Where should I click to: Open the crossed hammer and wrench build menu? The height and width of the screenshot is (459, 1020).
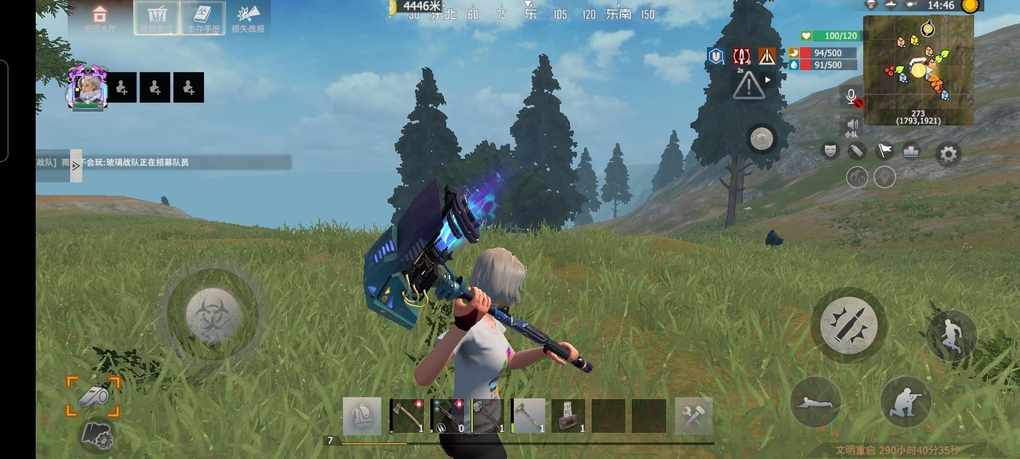(692, 416)
